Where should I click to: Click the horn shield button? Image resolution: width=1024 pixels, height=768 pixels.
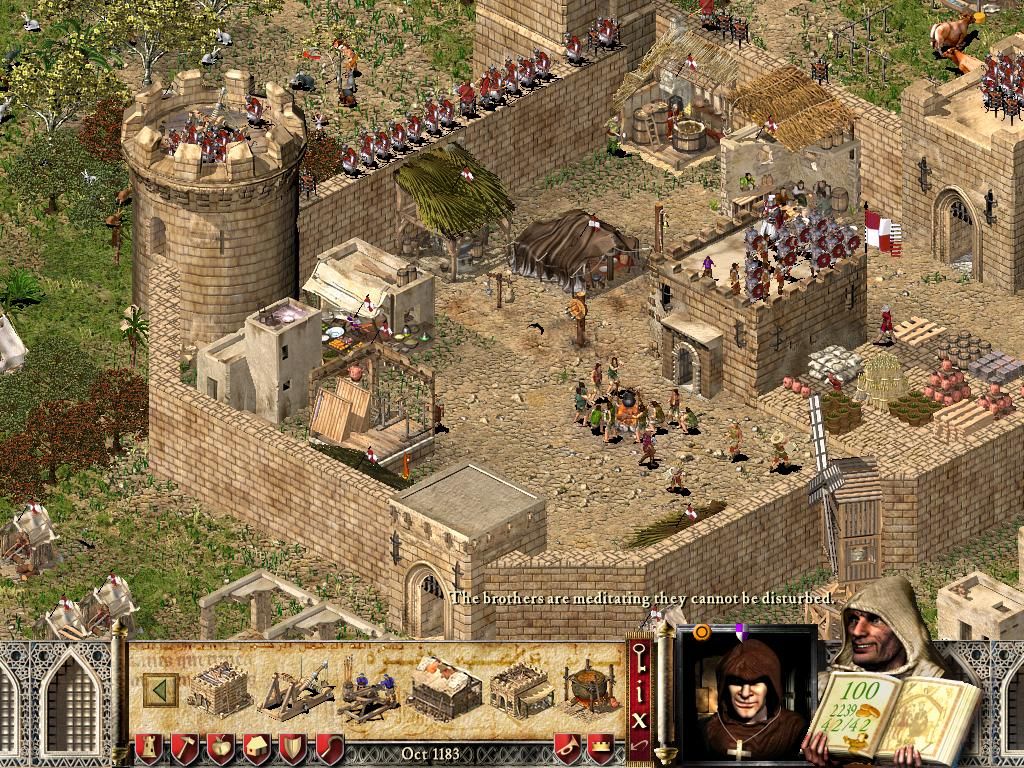567,747
